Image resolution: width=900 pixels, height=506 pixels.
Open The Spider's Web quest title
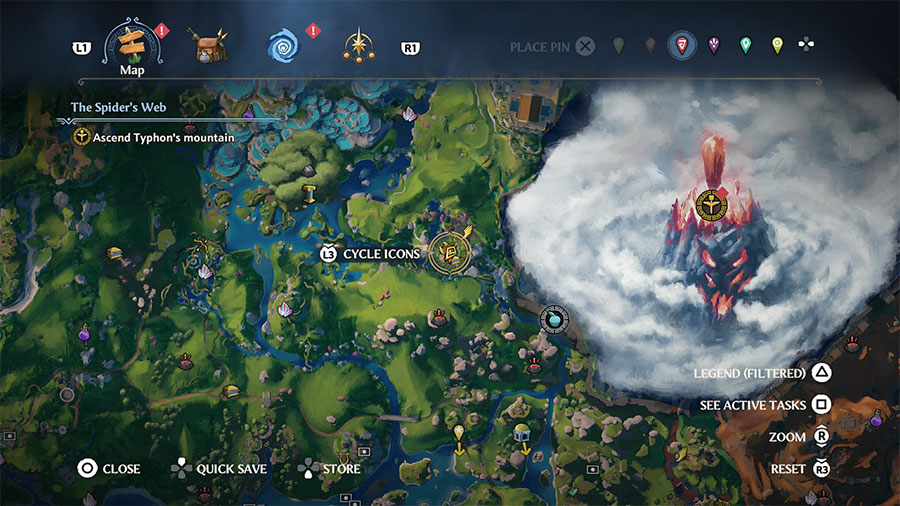coord(118,106)
